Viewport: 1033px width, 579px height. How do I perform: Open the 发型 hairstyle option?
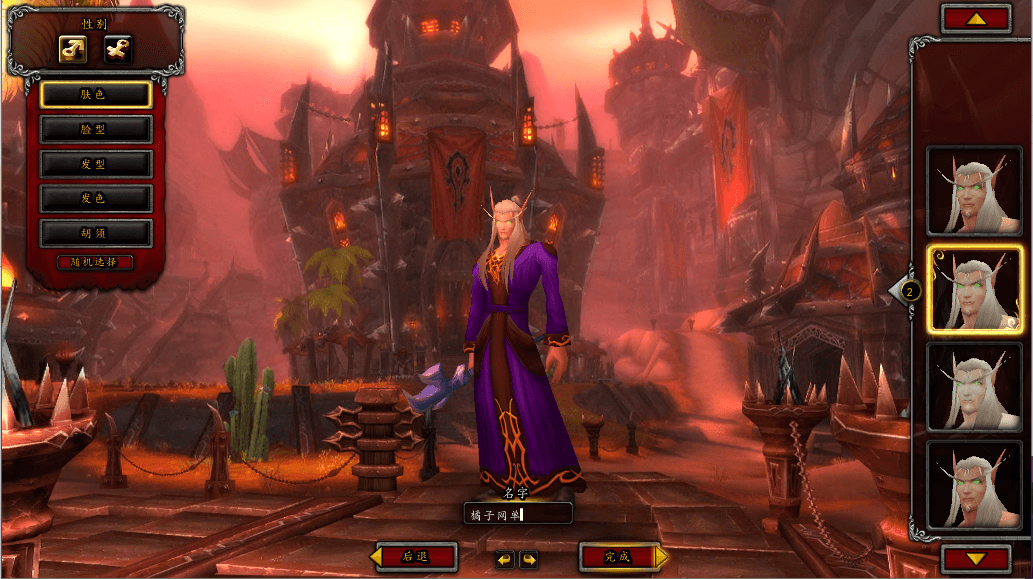coord(96,164)
